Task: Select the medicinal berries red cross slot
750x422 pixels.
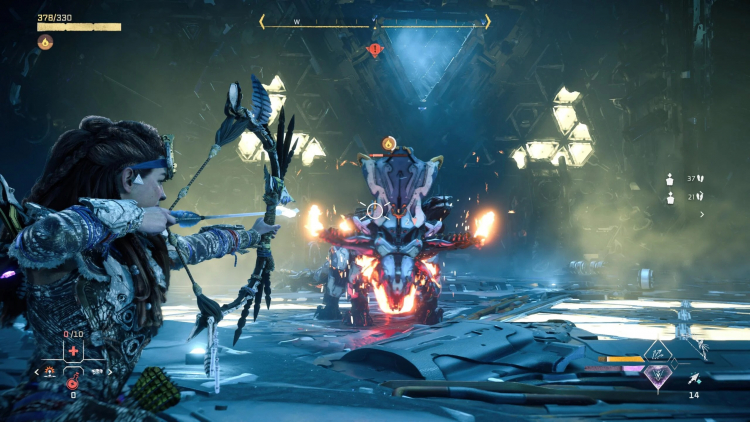Action: [74, 351]
